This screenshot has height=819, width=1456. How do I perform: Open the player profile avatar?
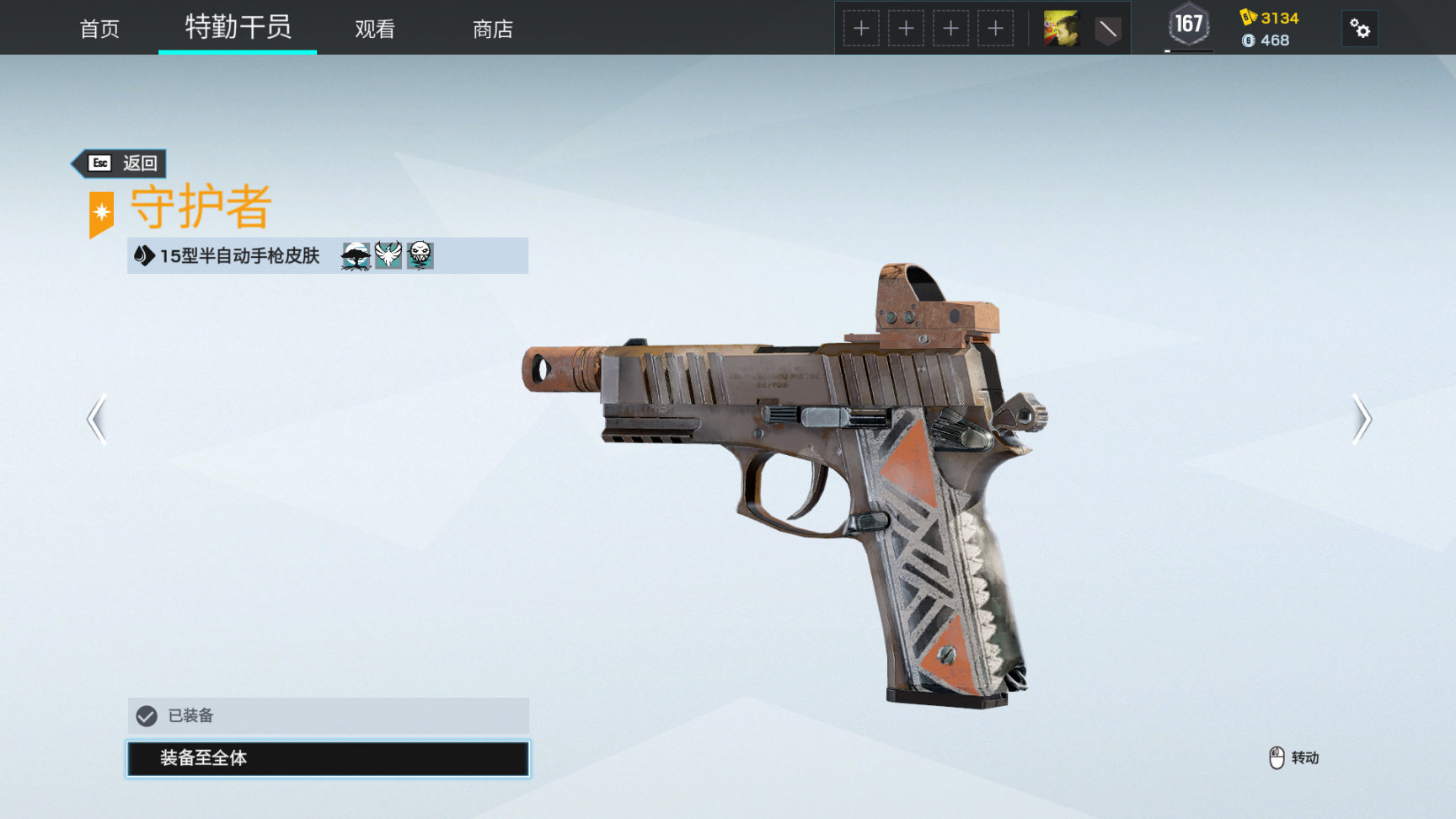[x=1061, y=29]
